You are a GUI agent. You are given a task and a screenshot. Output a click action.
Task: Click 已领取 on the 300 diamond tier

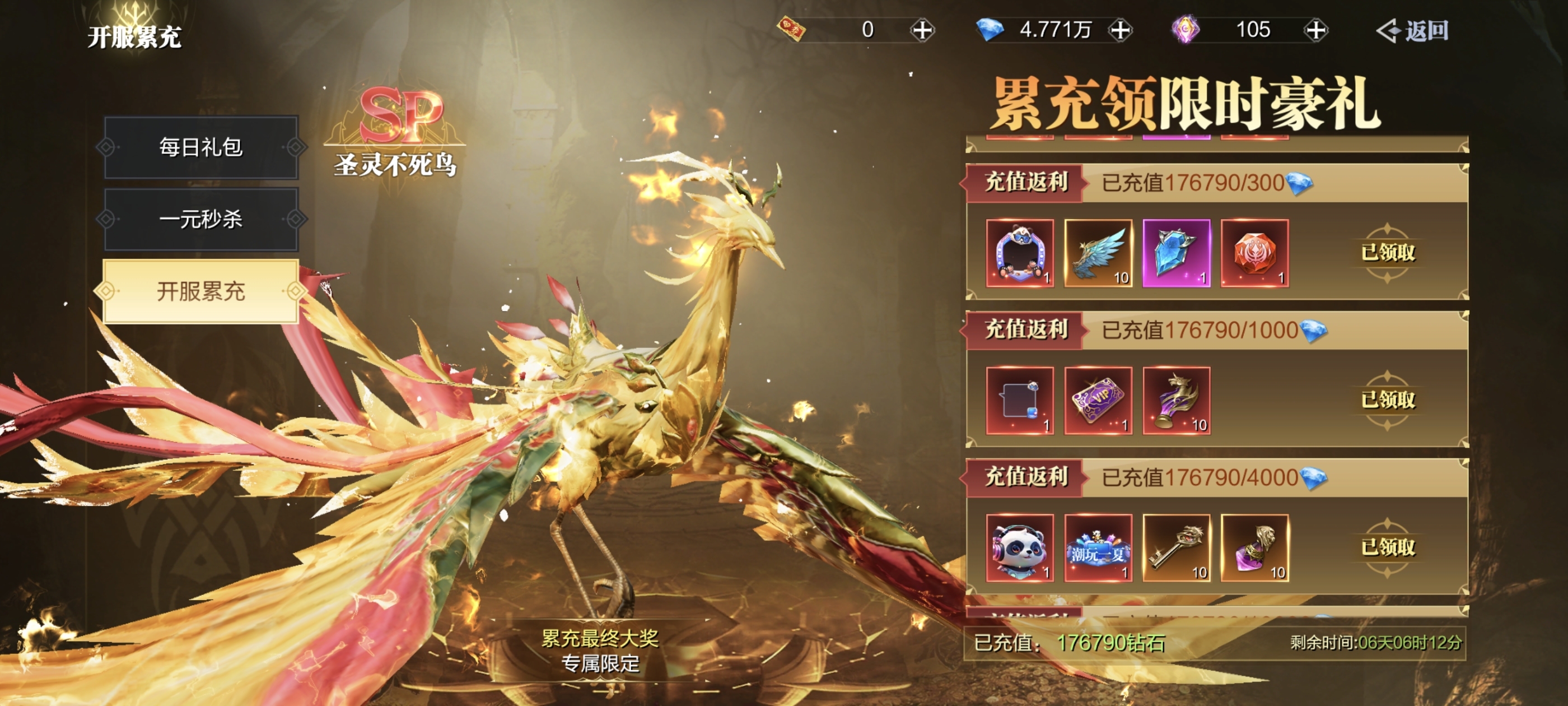point(1388,253)
